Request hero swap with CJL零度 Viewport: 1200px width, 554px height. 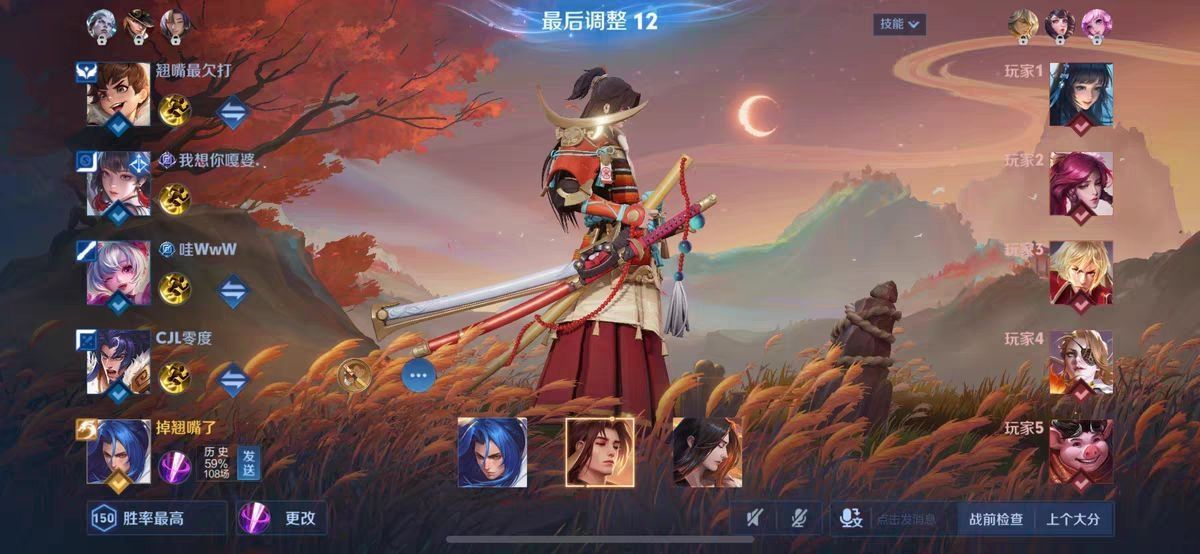[x=232, y=378]
